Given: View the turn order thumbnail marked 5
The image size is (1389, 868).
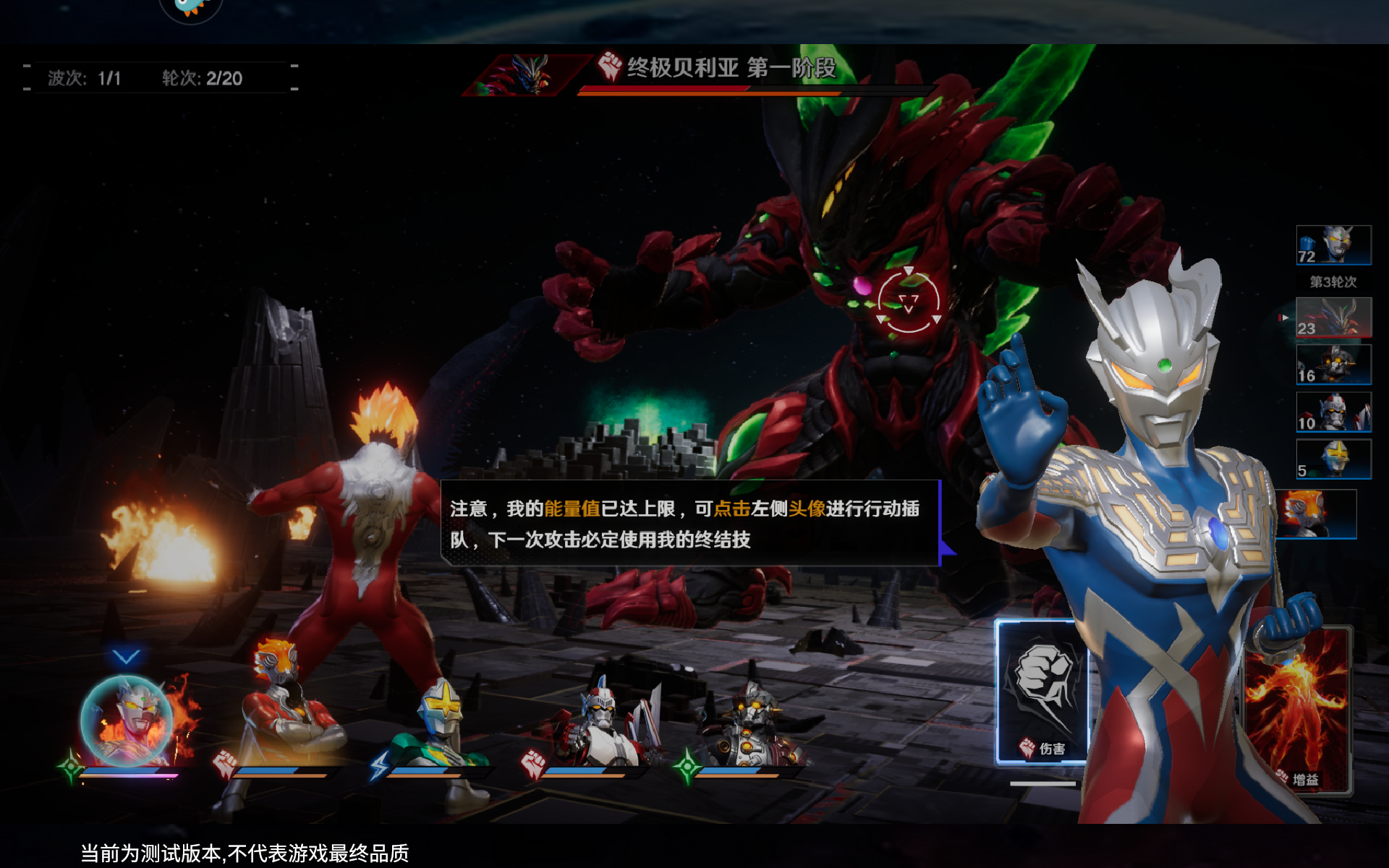Looking at the screenshot, I should [1333, 459].
